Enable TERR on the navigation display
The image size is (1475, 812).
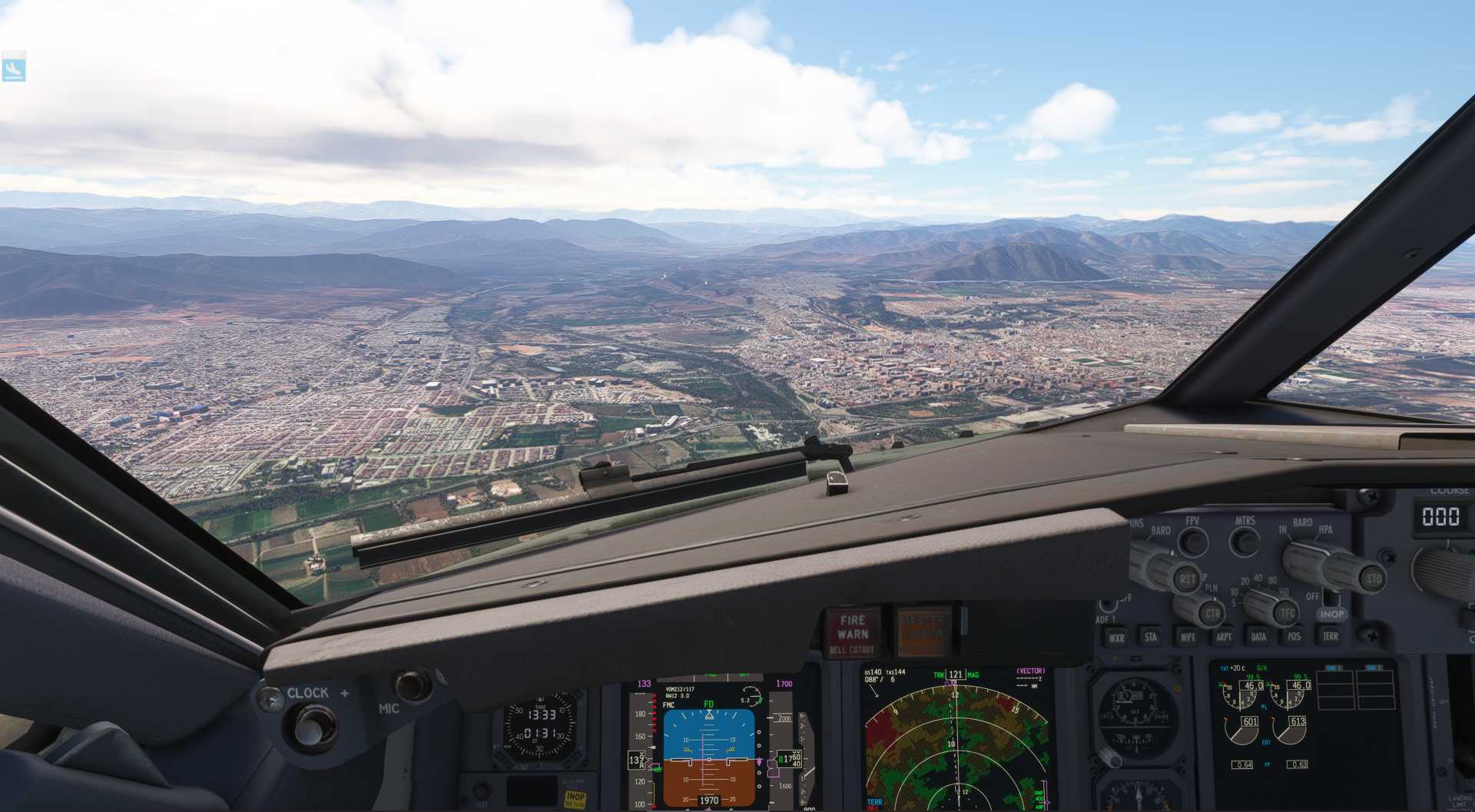tap(1331, 636)
